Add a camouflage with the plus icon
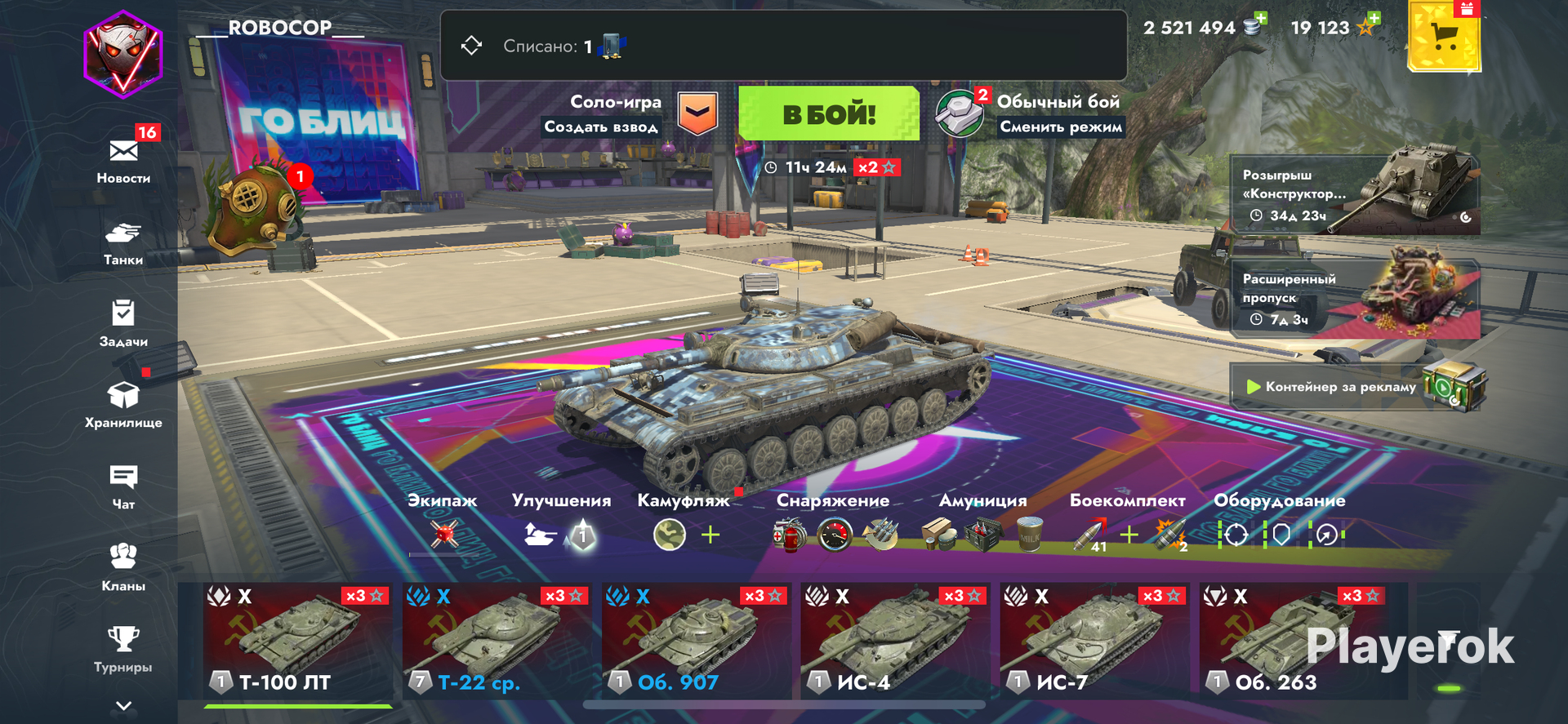The height and width of the screenshot is (724, 1568). (710, 535)
